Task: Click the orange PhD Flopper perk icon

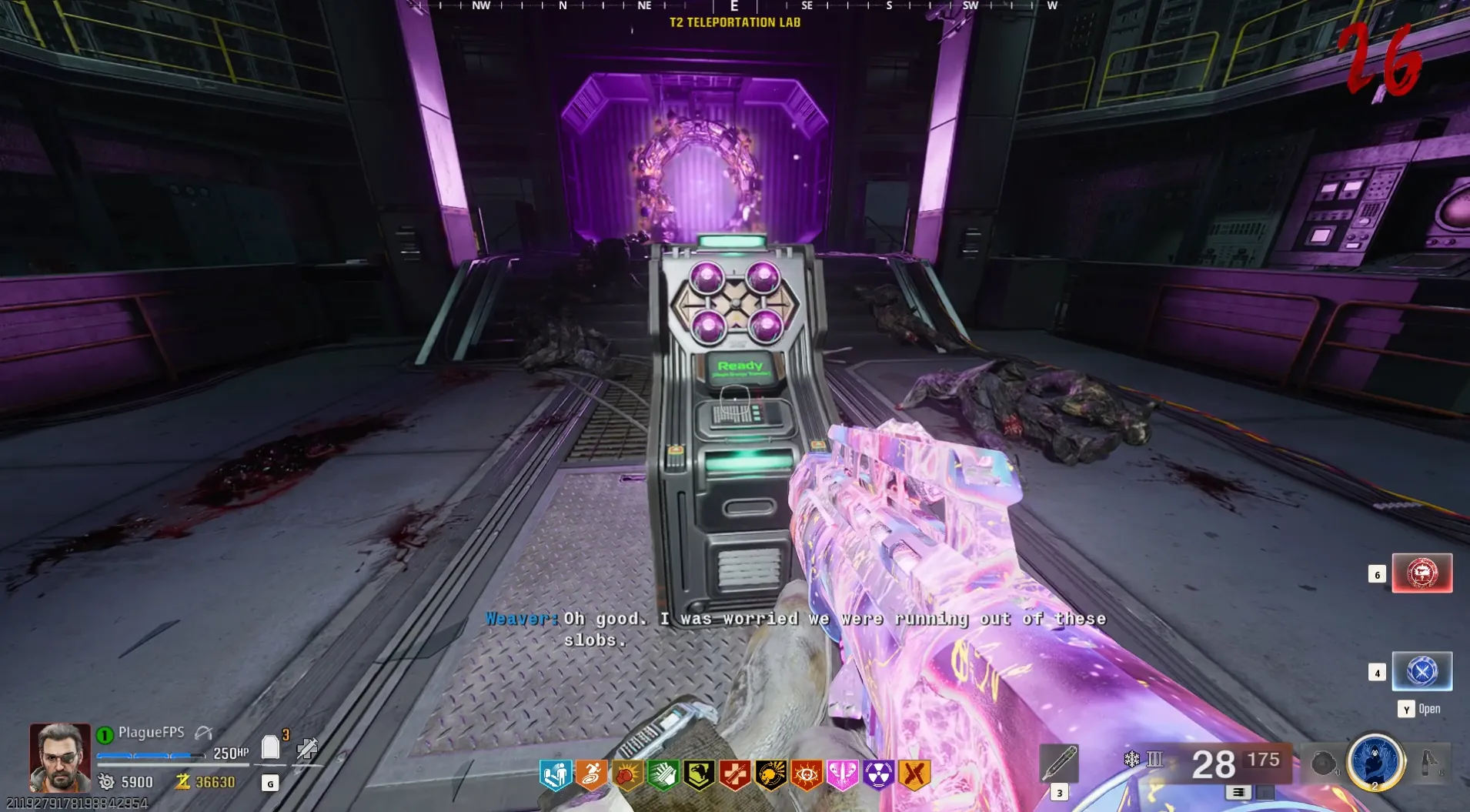Action: [x=591, y=775]
